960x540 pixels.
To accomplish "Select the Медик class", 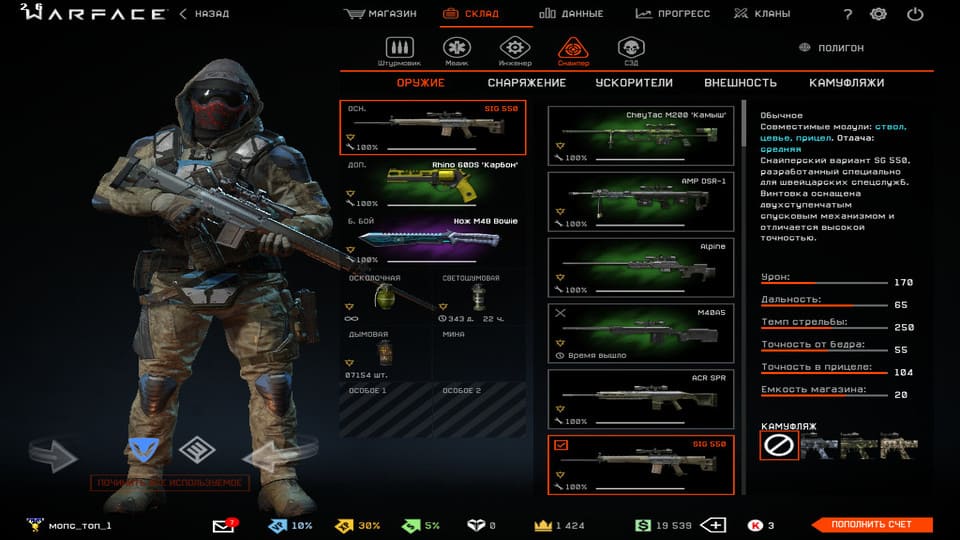I will 457,50.
